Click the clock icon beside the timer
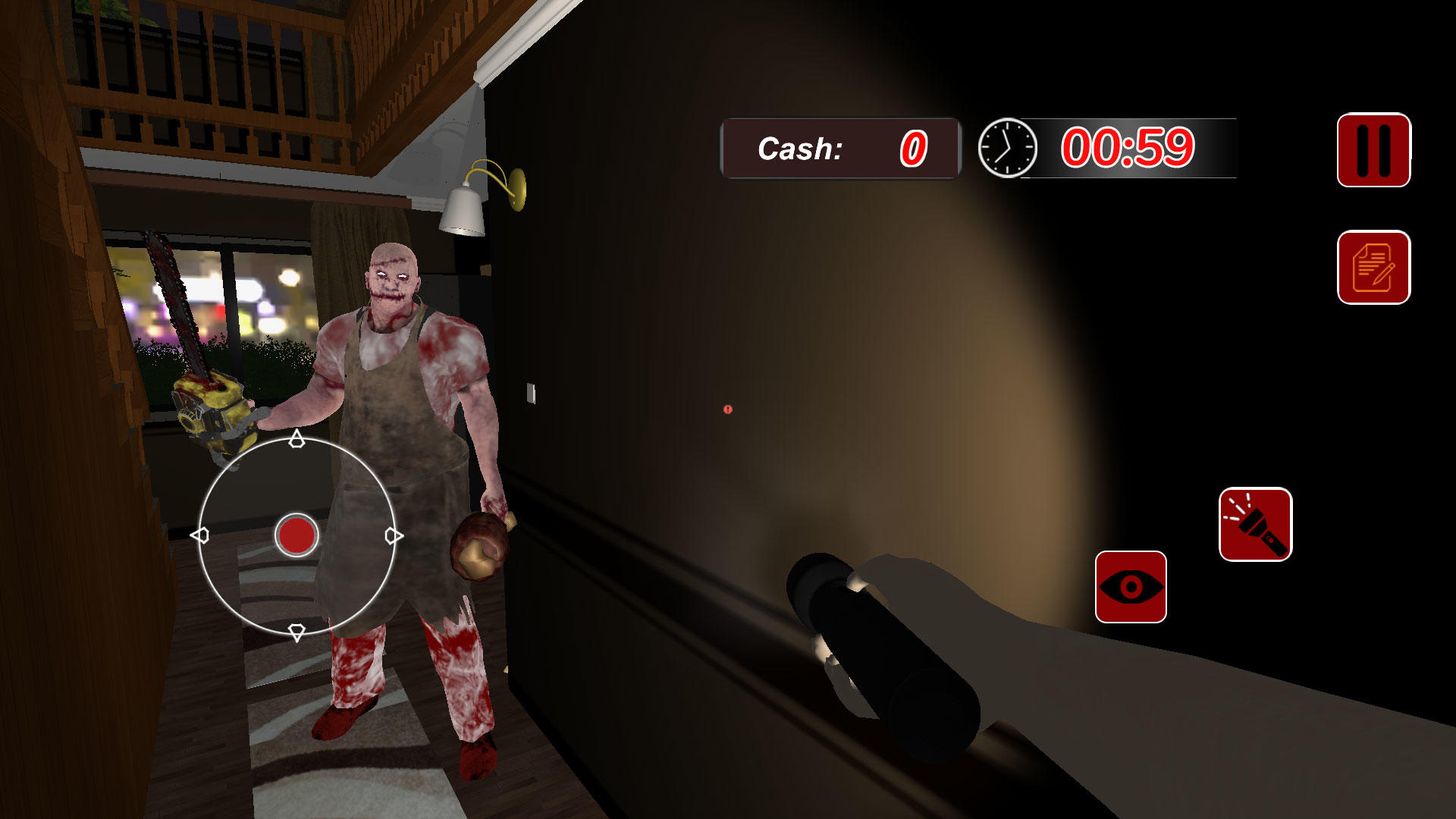 (x=1006, y=147)
